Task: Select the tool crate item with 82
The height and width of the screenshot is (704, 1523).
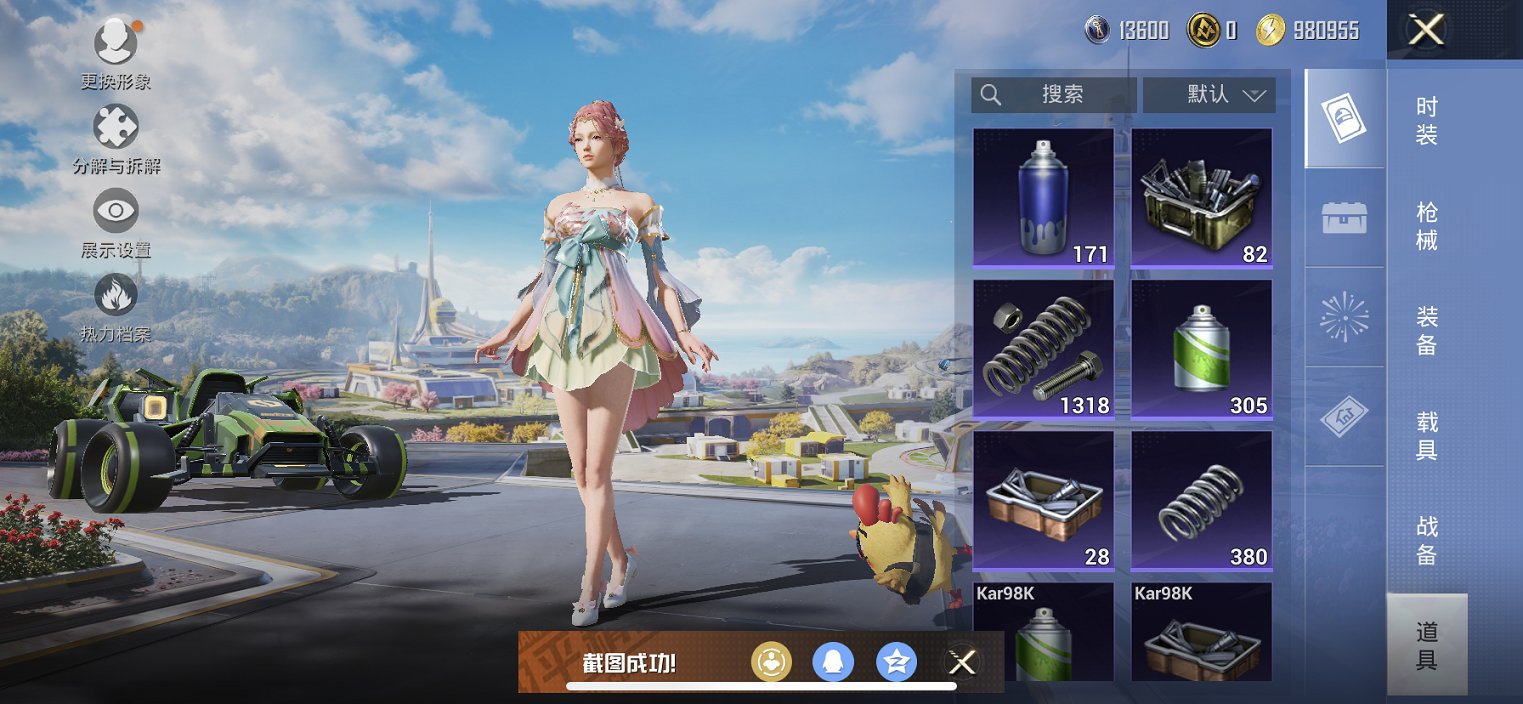Action: pos(1201,198)
